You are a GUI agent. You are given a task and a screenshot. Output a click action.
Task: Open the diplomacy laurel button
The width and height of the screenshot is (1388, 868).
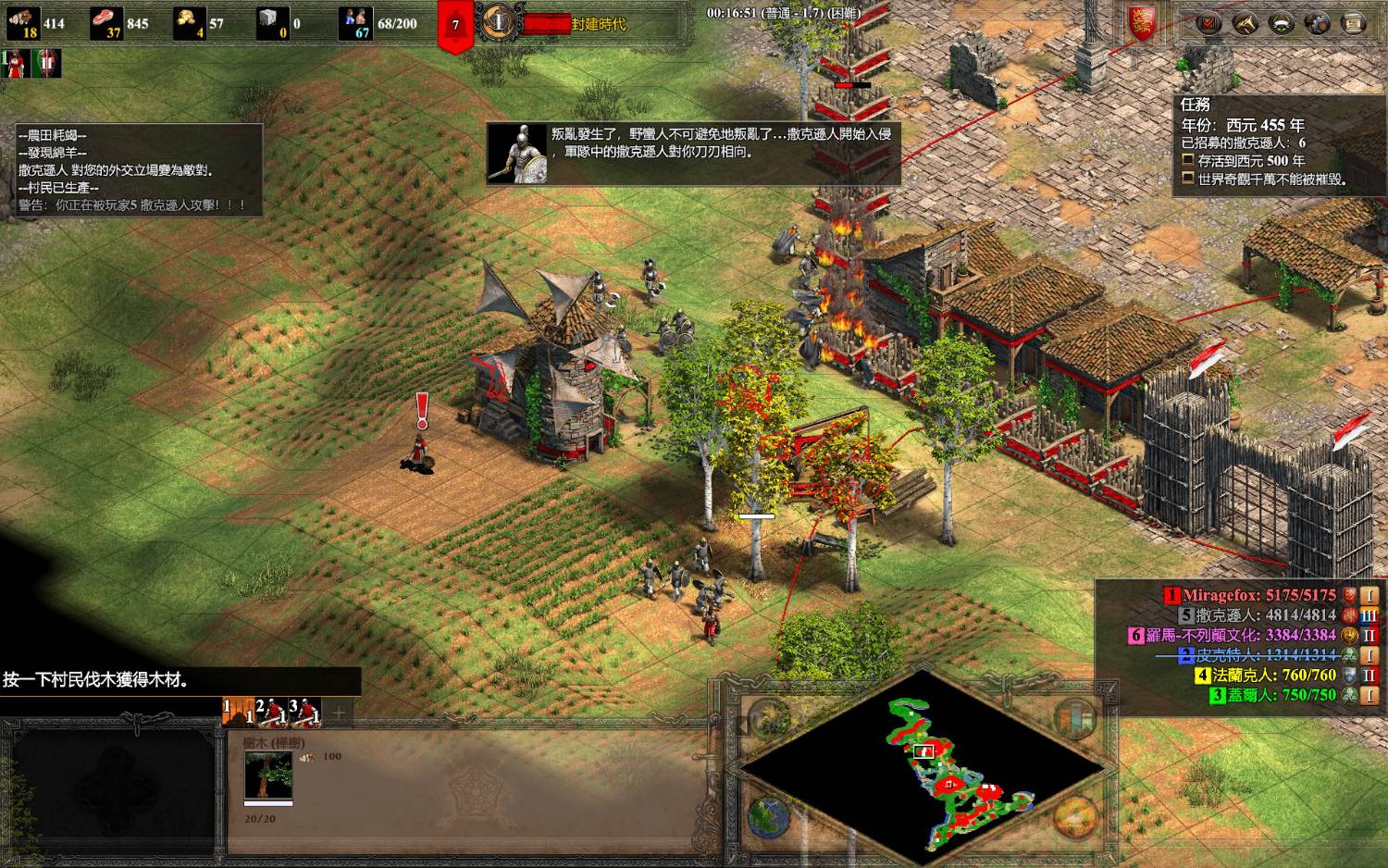1281,23
